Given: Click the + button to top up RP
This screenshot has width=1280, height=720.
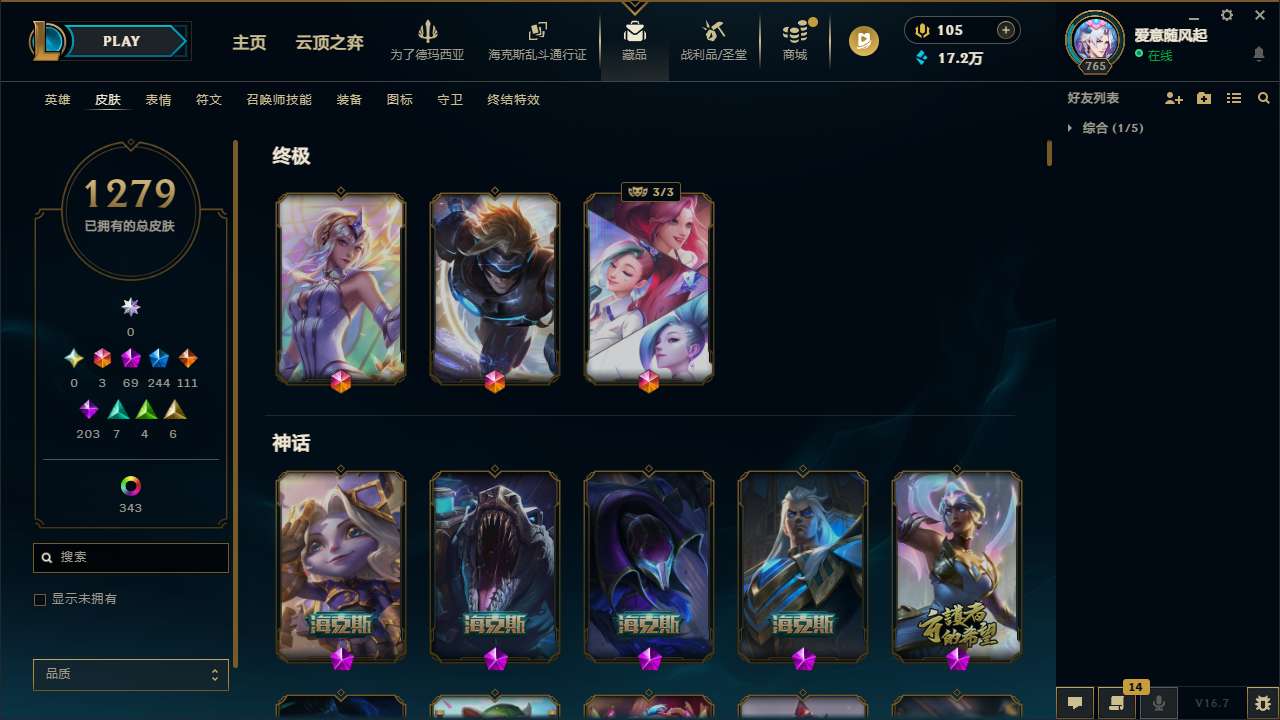Looking at the screenshot, I should click(1004, 30).
